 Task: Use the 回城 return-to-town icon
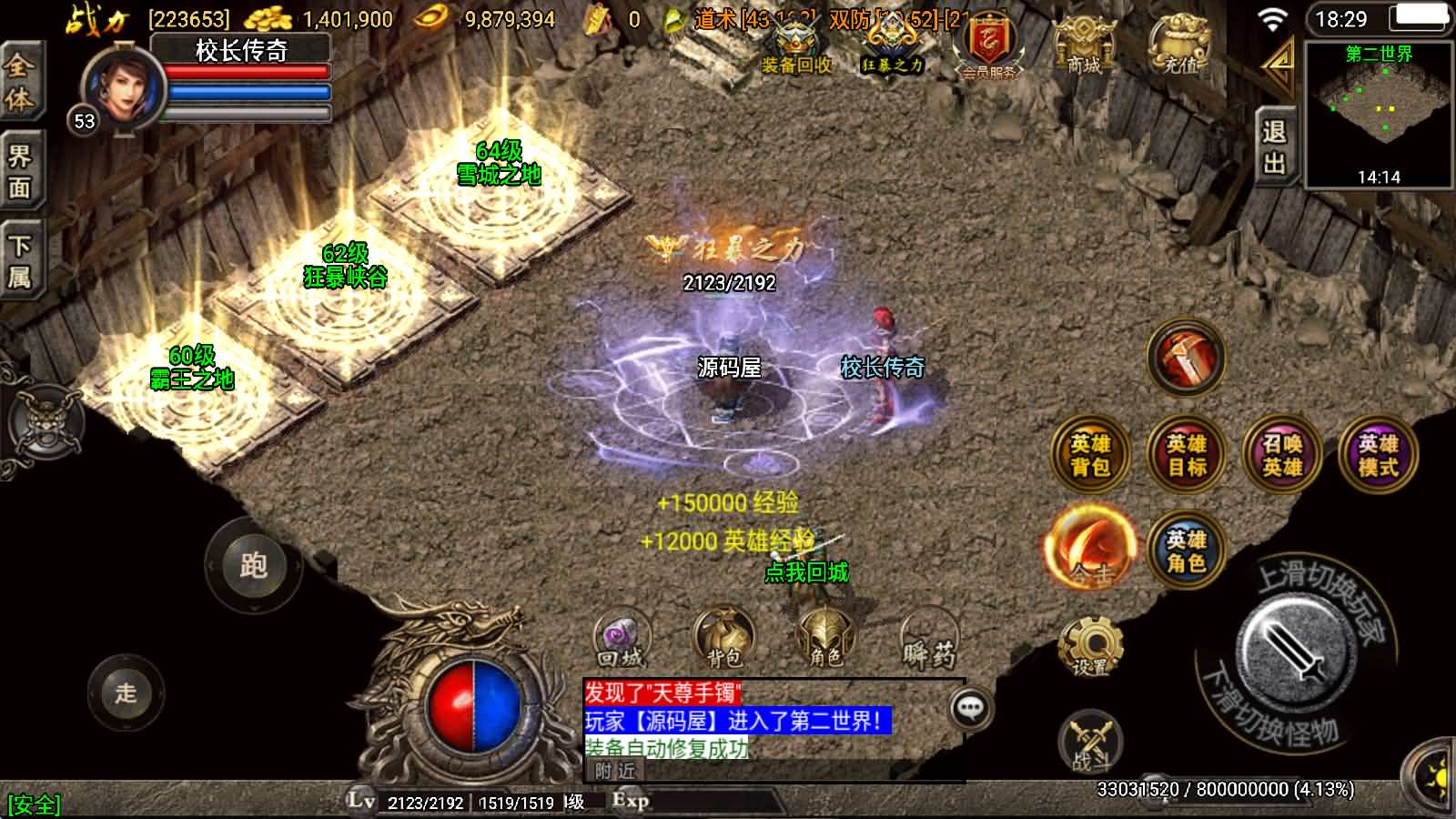[x=622, y=639]
